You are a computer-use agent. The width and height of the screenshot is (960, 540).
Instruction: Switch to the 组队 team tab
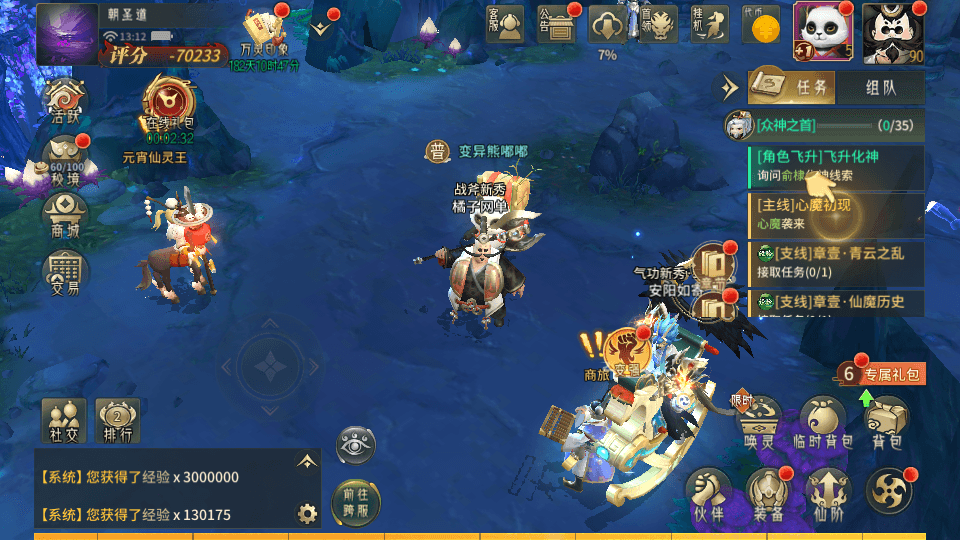point(881,88)
